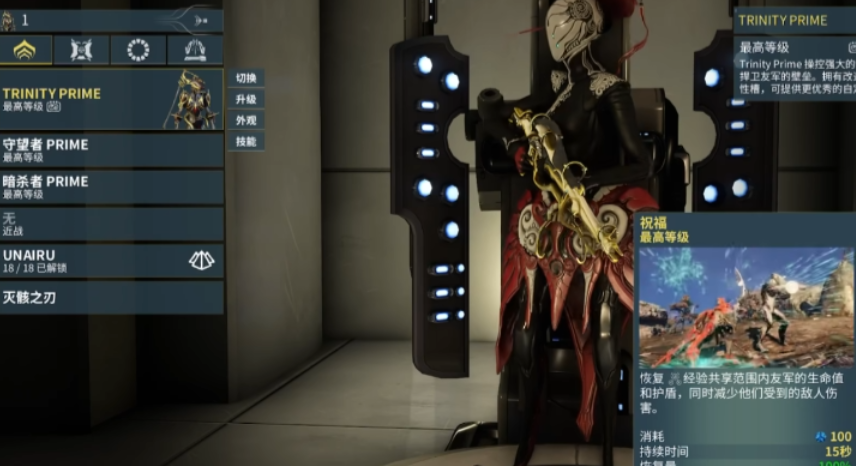Click the 切换 switch button
Image resolution: width=856 pixels, height=466 pixels.
tap(245, 78)
